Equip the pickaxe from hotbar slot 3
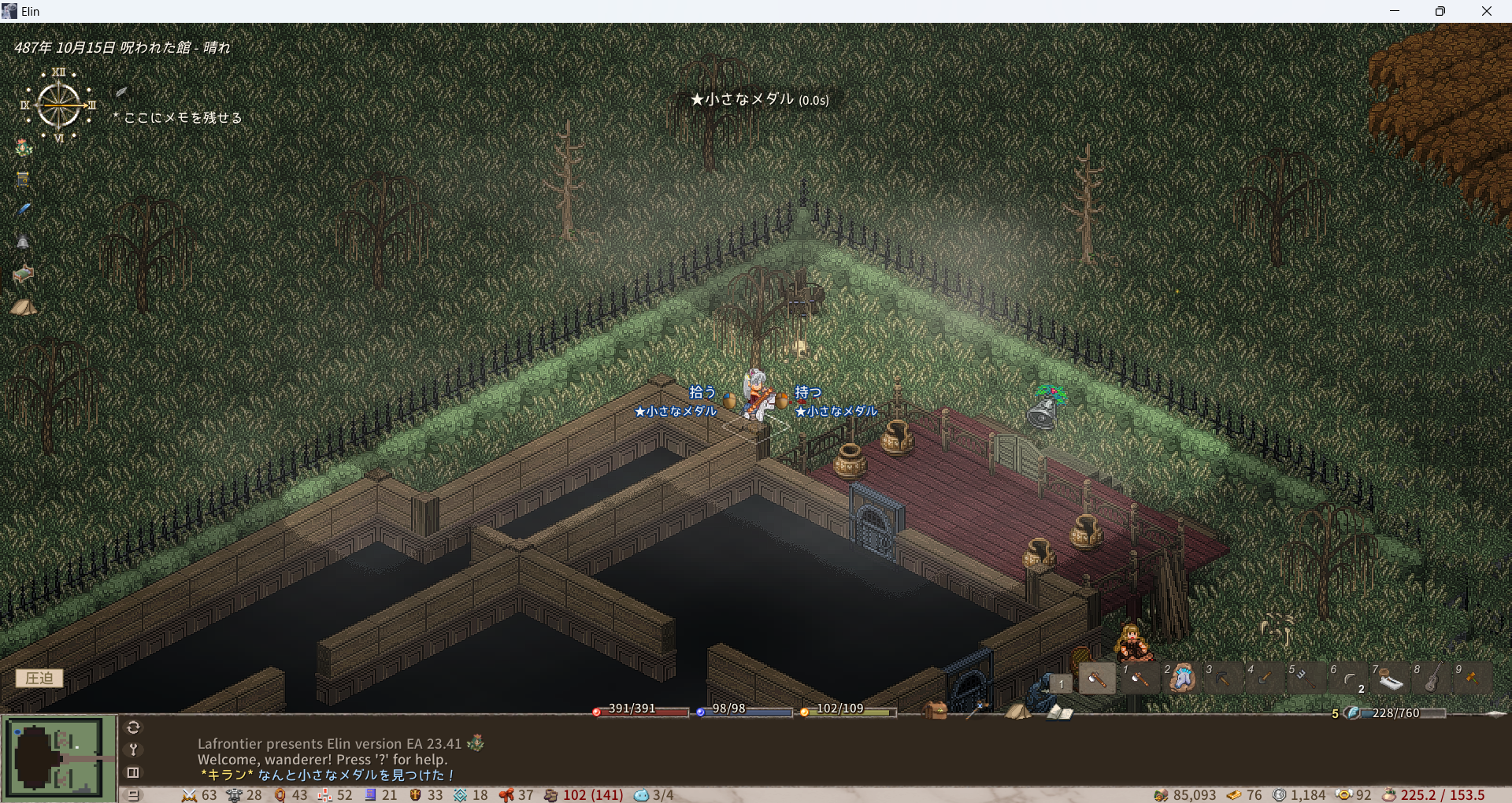Viewport: 1512px width, 803px height. (1223, 678)
